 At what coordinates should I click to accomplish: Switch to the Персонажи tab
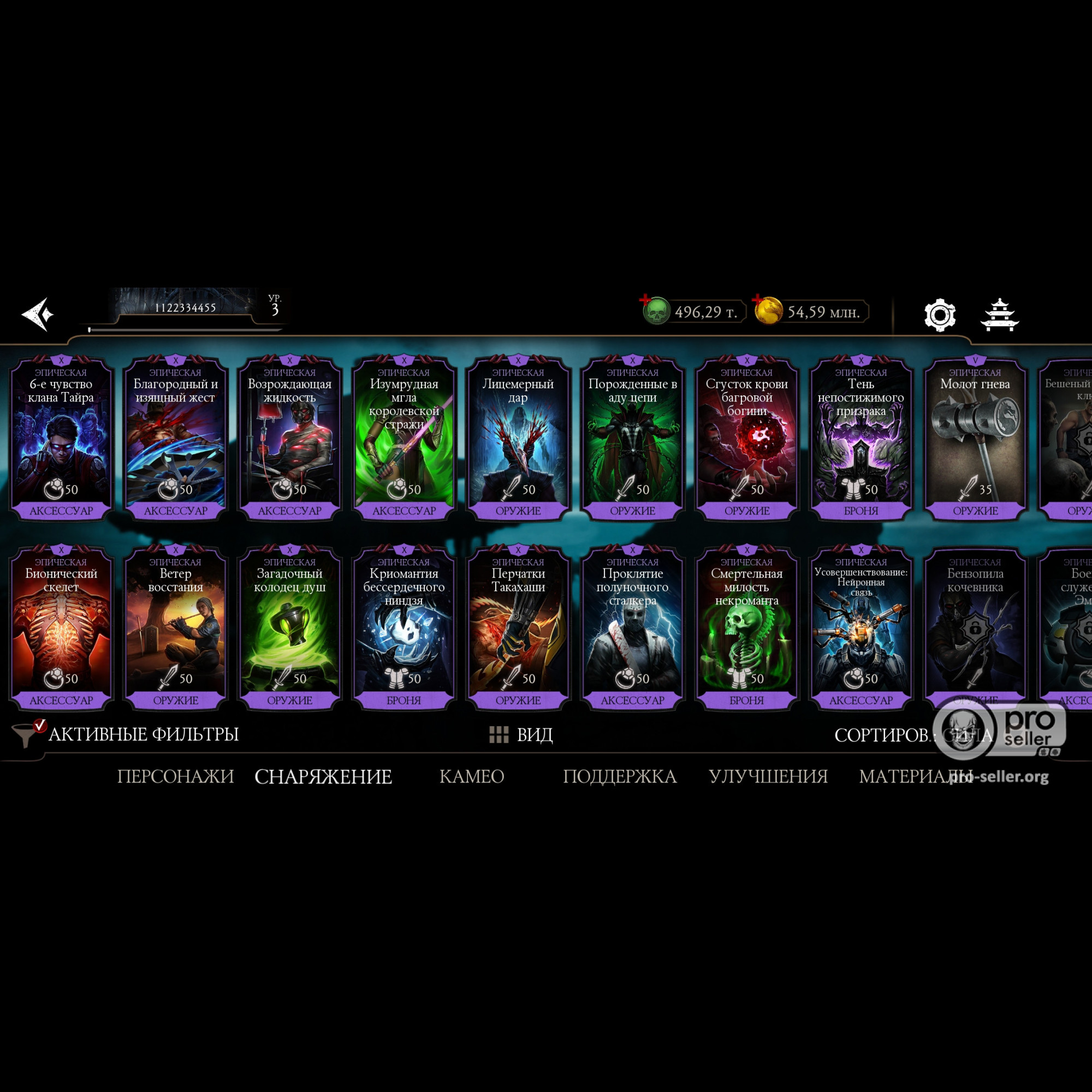[x=175, y=776]
